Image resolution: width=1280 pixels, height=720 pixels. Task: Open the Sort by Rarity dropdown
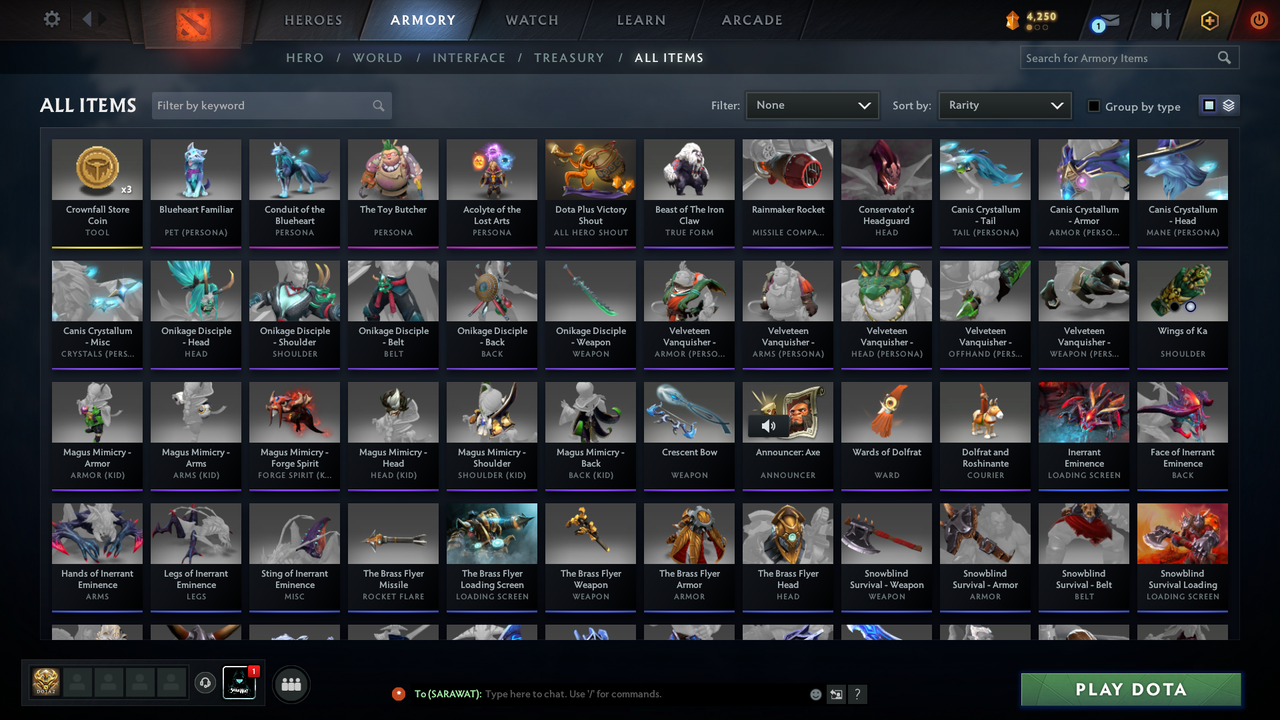point(1004,104)
